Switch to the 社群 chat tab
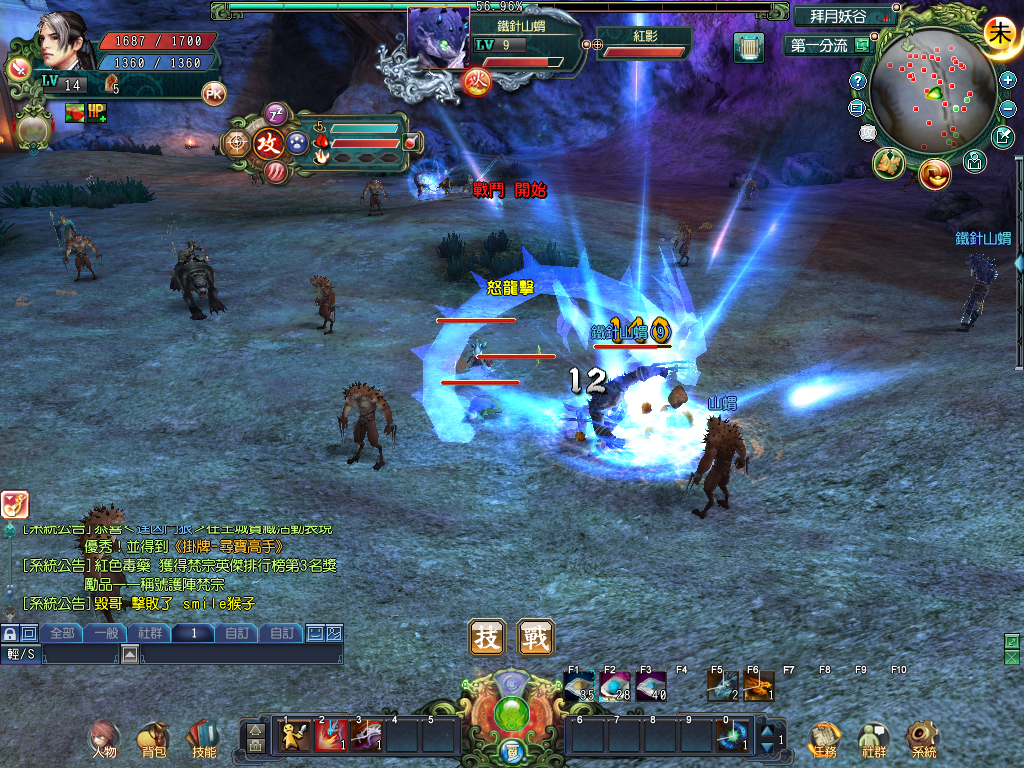 tap(151, 633)
